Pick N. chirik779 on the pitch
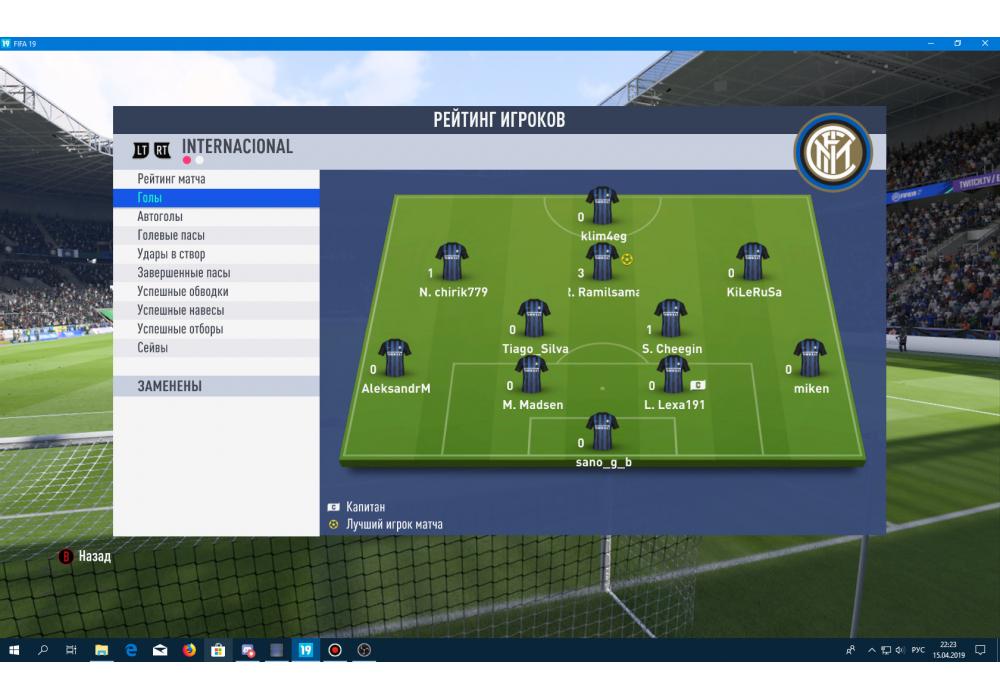The width and height of the screenshot is (1000, 700). 452,262
